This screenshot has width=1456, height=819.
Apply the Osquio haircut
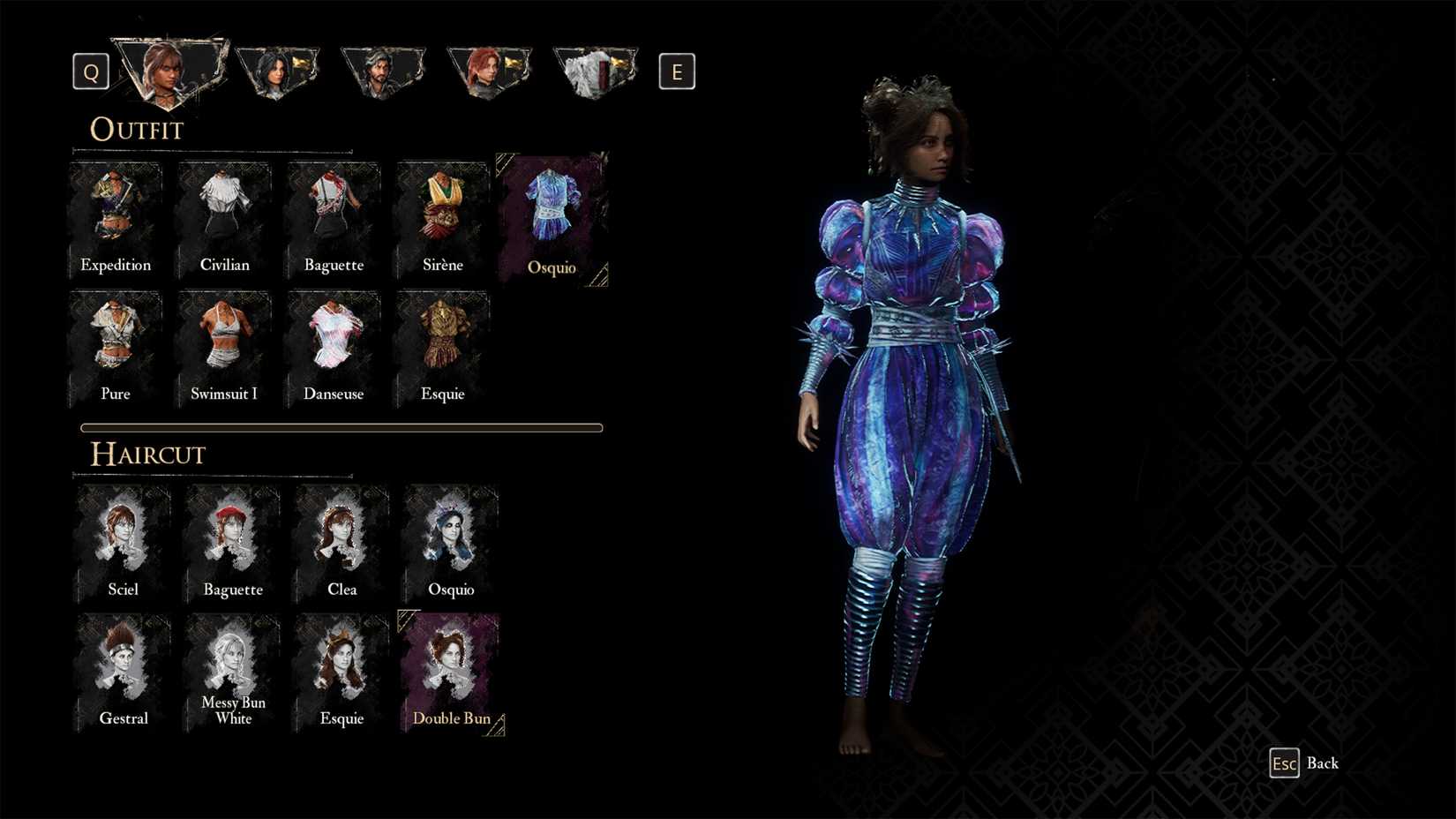click(x=451, y=540)
